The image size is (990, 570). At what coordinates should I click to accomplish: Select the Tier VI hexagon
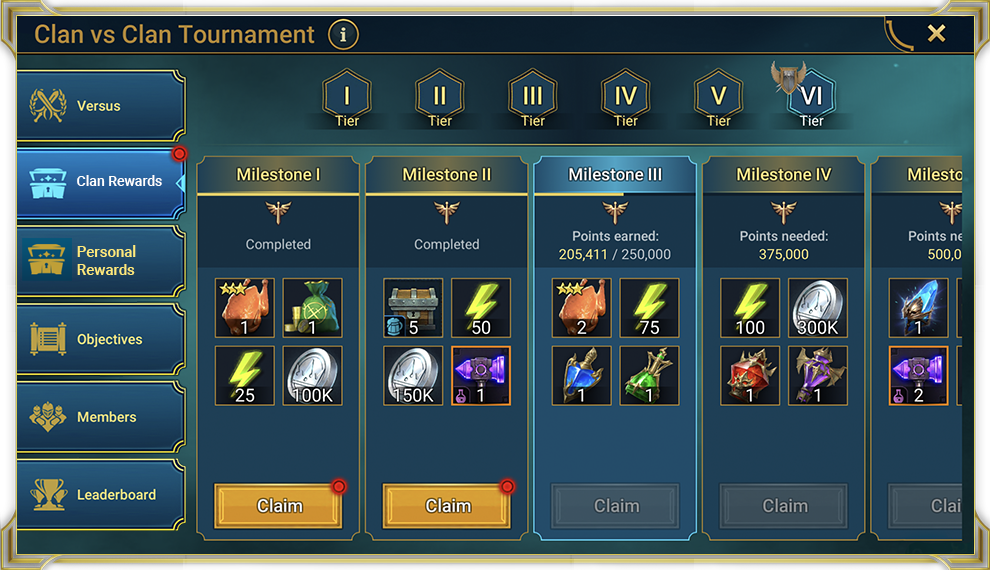[x=811, y=98]
